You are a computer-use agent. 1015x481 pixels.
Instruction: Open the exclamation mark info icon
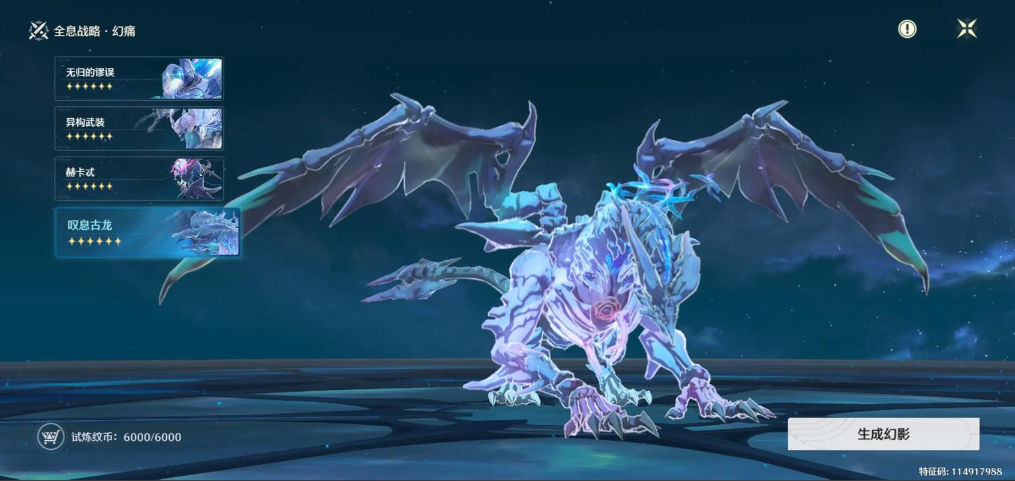tap(907, 29)
